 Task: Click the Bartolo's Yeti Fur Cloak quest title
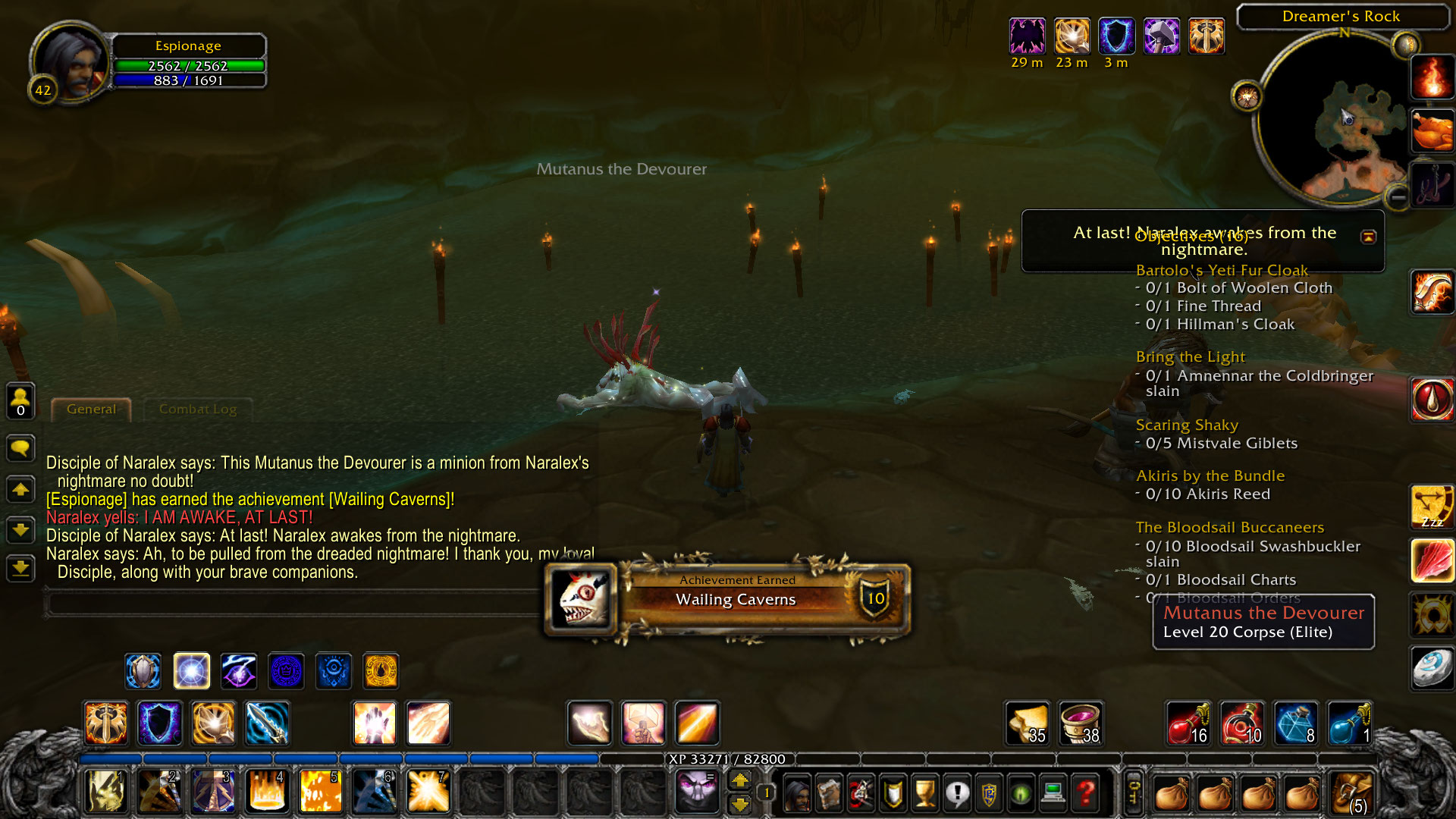1221,270
